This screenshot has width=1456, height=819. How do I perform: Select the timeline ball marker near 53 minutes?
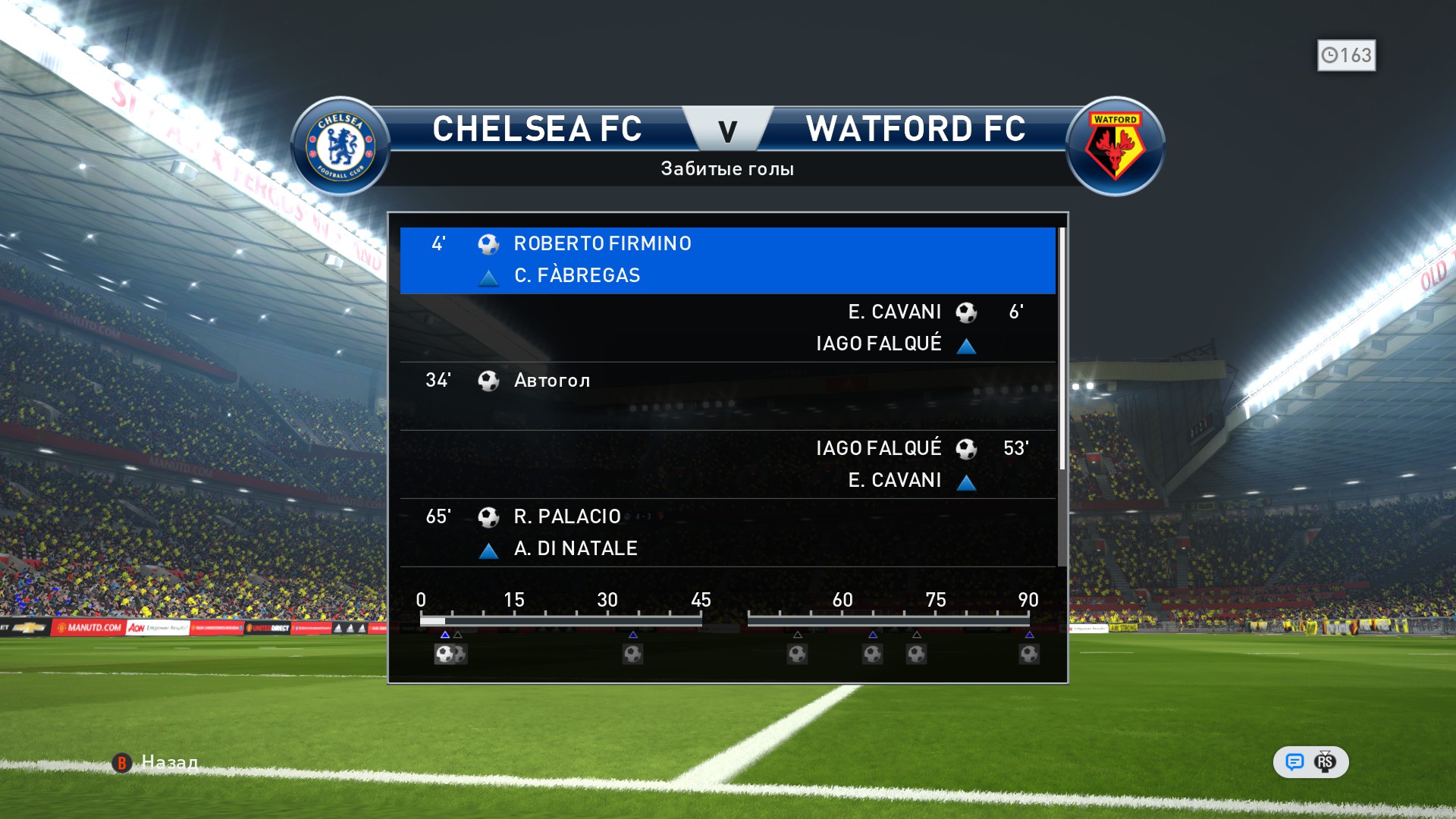[x=797, y=654]
